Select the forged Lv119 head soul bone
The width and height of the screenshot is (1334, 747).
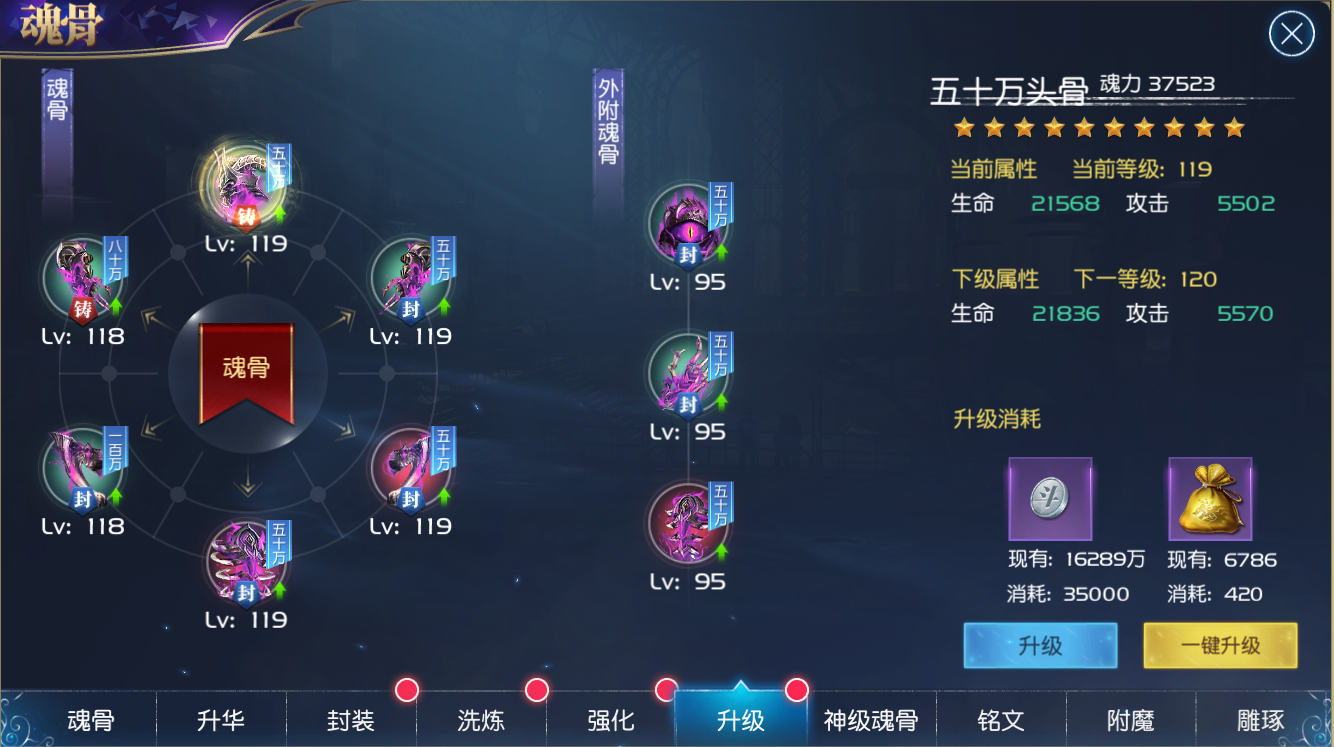tap(247, 185)
